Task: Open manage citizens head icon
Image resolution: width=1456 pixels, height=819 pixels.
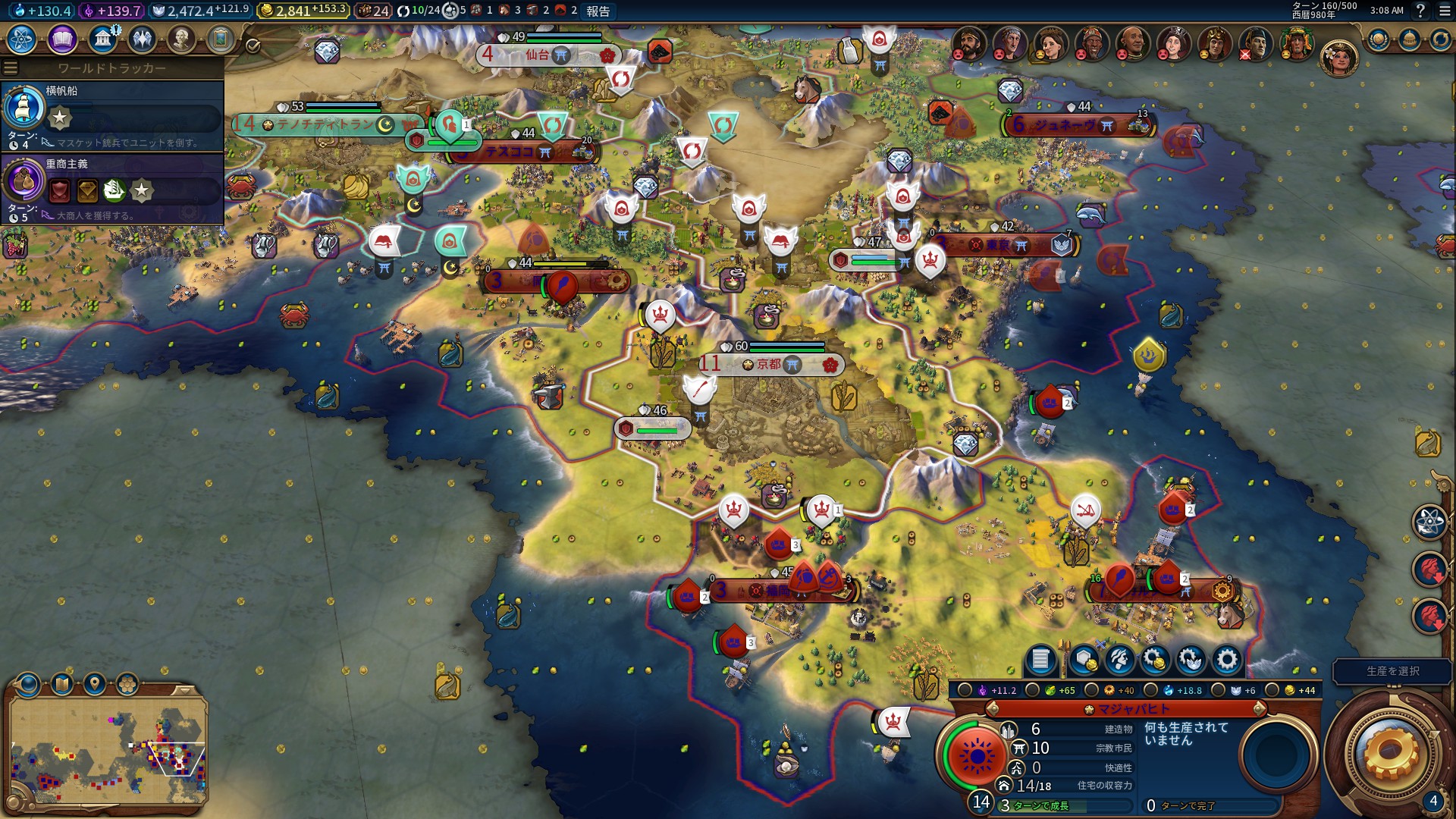Action: (1119, 660)
